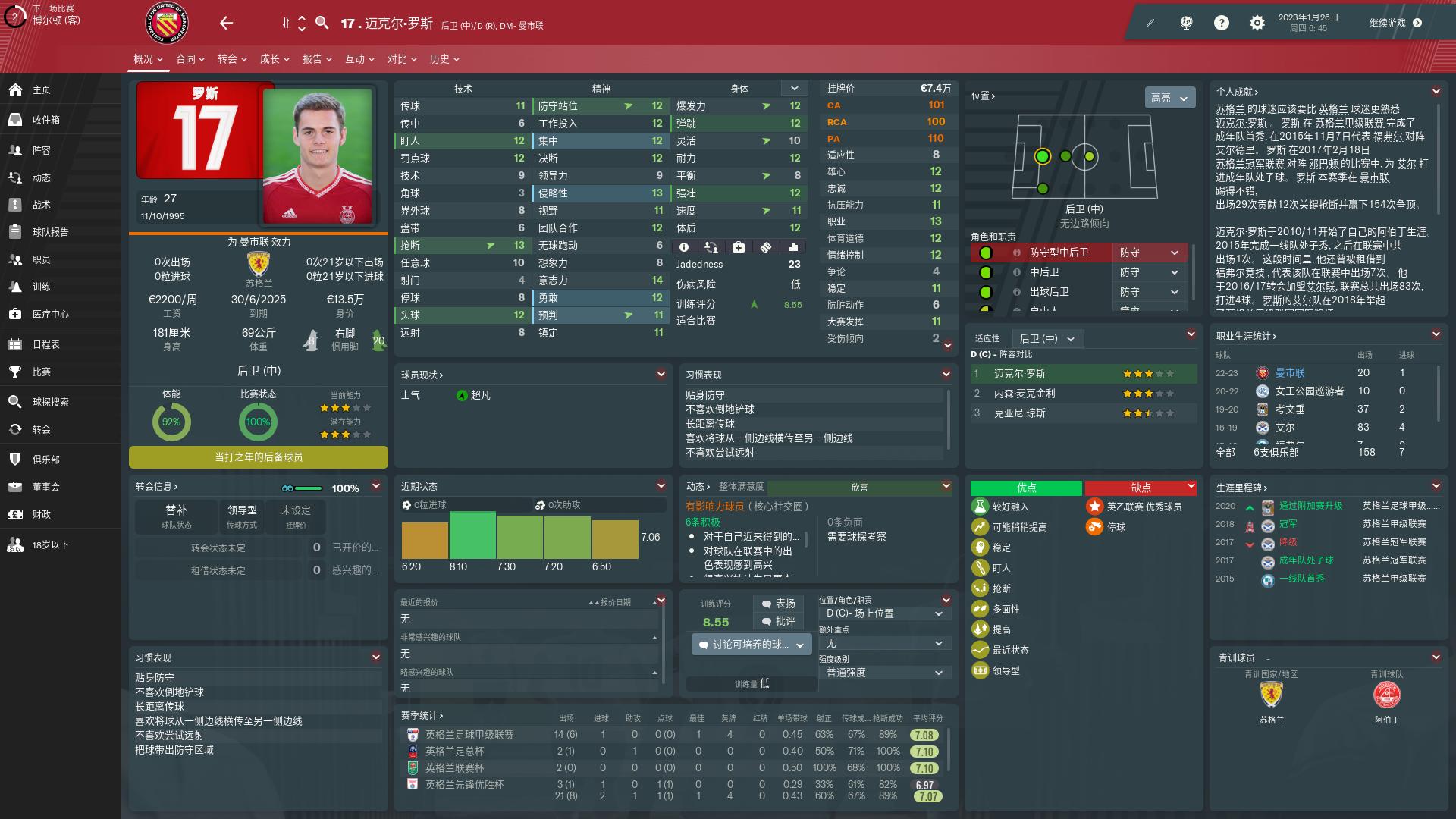1456x819 pixels.
Task: Click the search magnifier beside player navigation
Action: click(322, 23)
